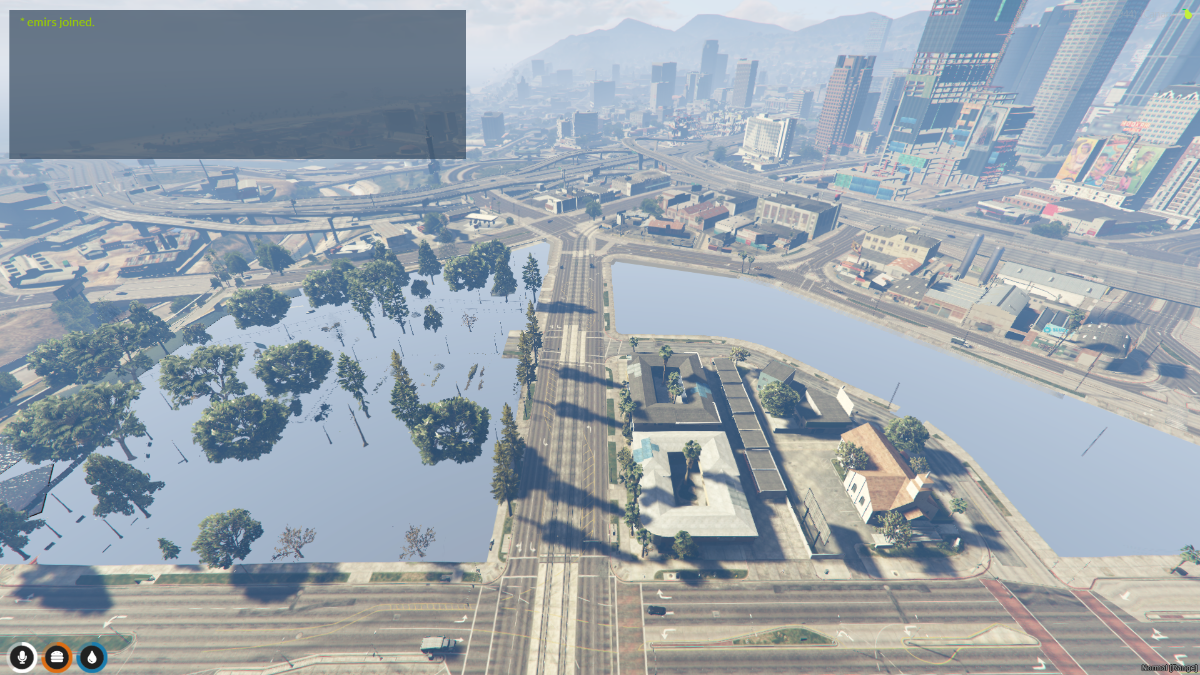Select the water drop thirst icon
This screenshot has width=1200, height=675.
92,657
